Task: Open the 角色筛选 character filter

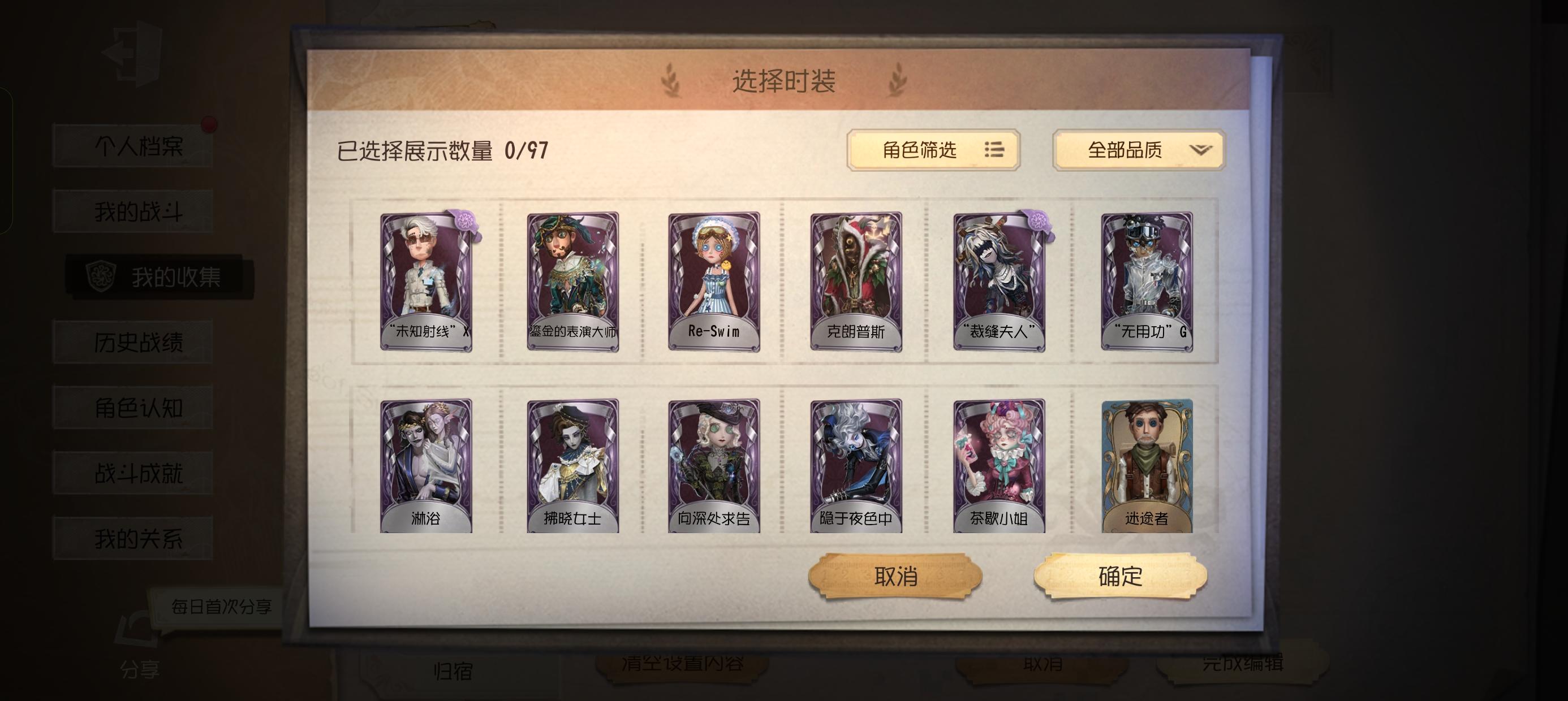Action: tap(934, 151)
